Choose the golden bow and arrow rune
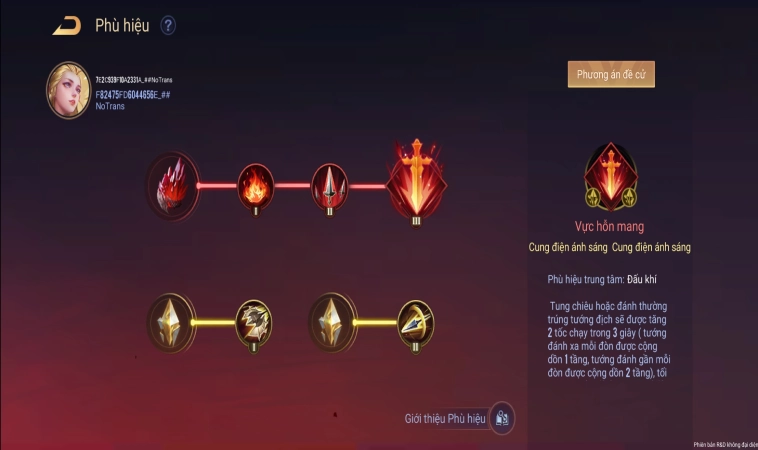The image size is (758, 450). (x=416, y=321)
